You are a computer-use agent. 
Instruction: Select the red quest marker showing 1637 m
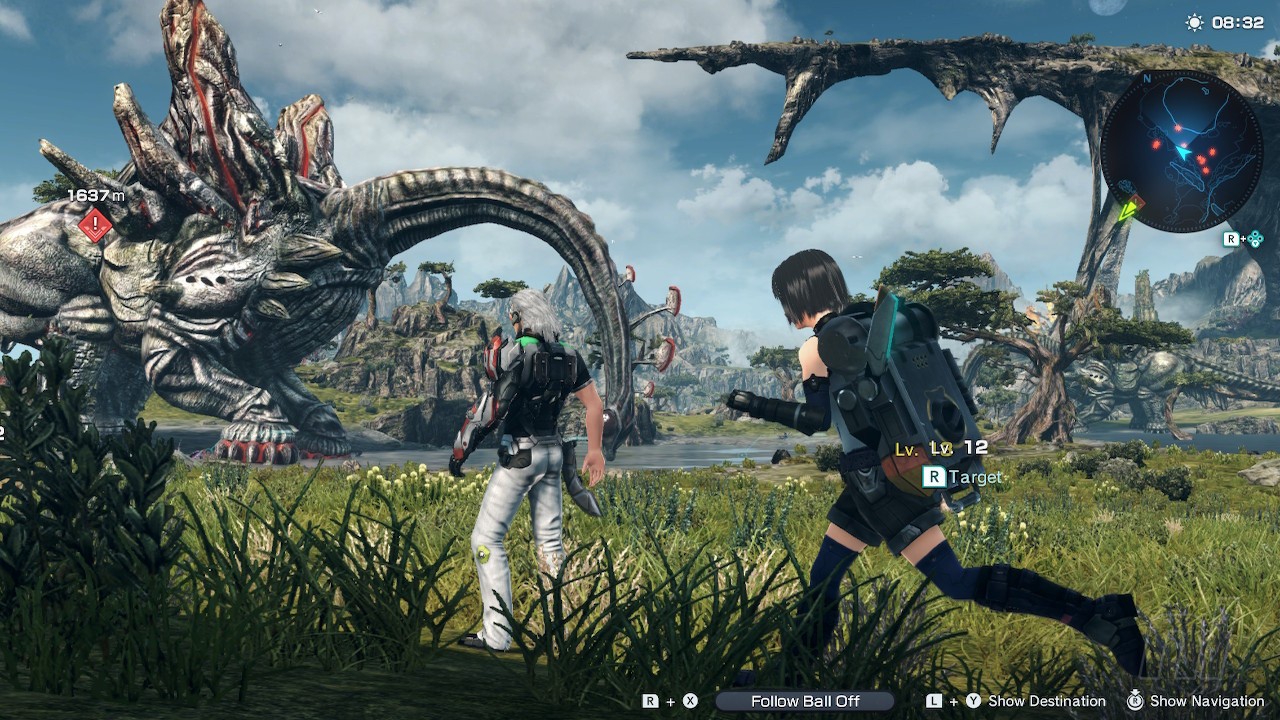95,226
